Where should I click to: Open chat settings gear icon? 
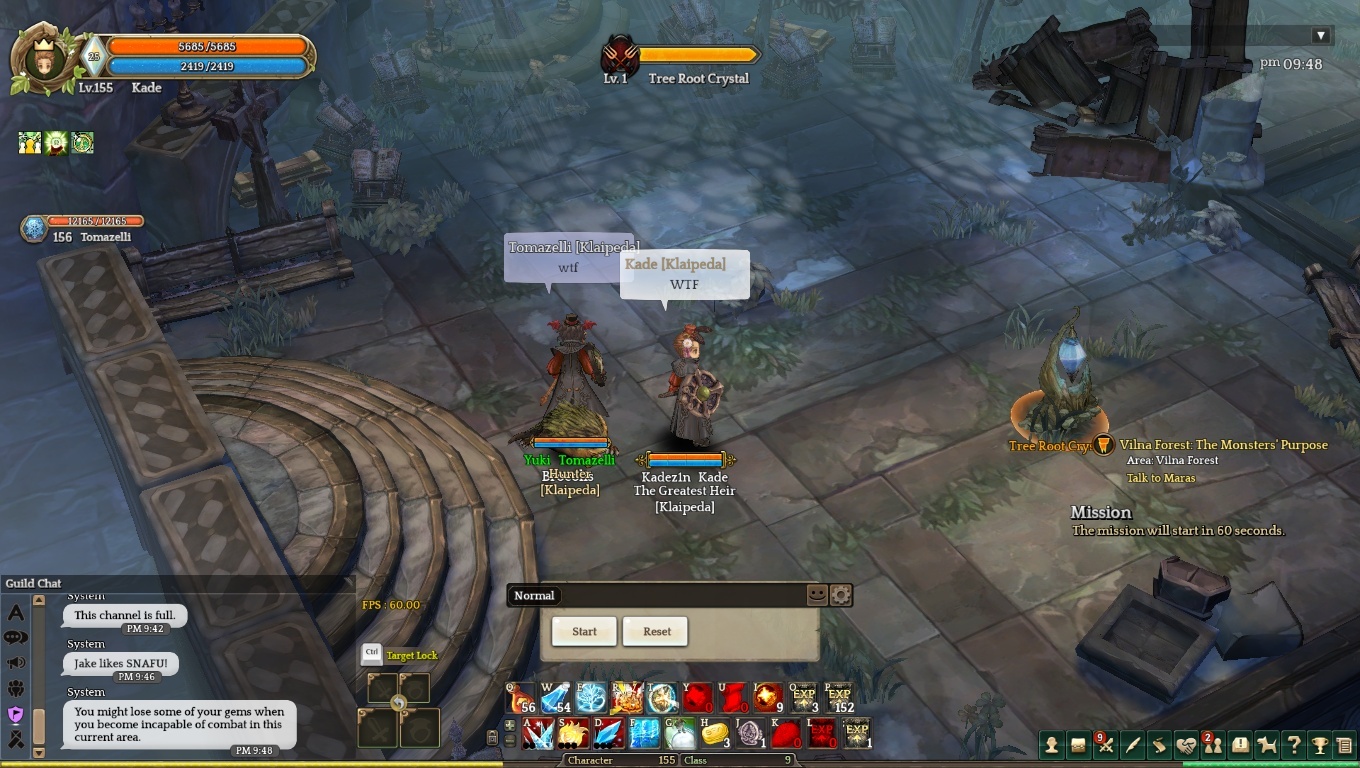pos(841,595)
